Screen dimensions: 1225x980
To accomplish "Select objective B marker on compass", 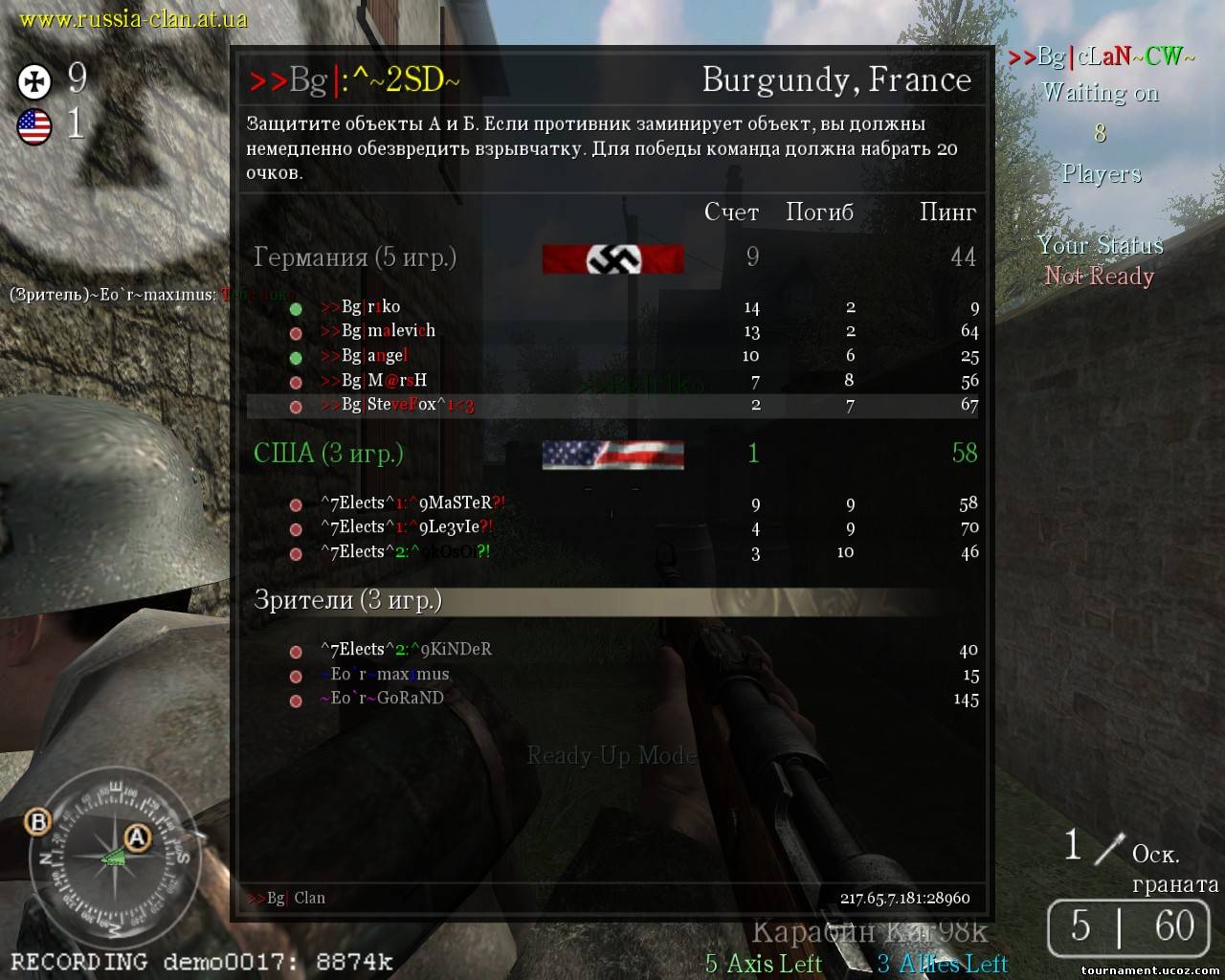I will coord(38,821).
